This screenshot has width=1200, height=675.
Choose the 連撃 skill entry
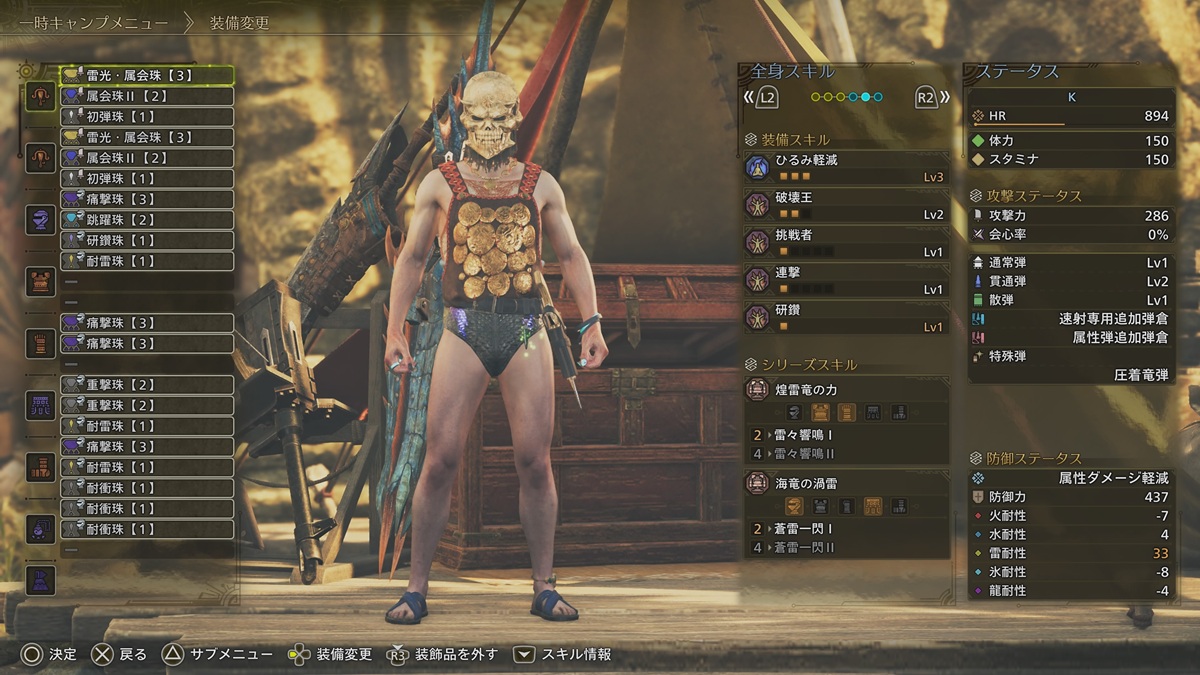(846, 280)
